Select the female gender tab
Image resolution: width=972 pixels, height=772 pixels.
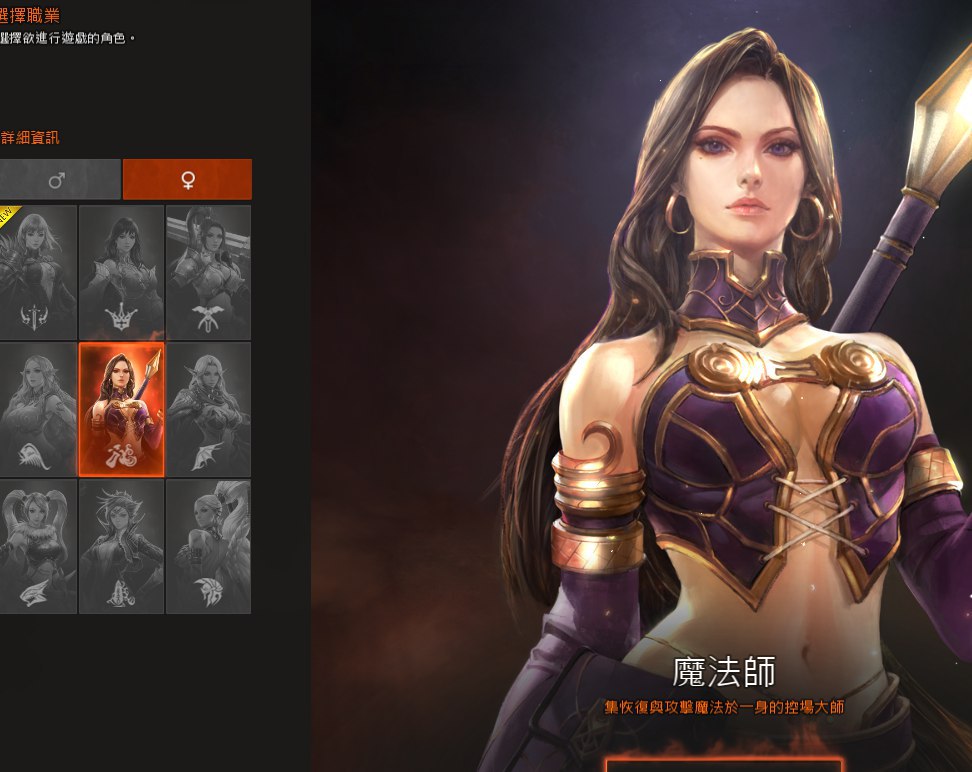[187, 180]
